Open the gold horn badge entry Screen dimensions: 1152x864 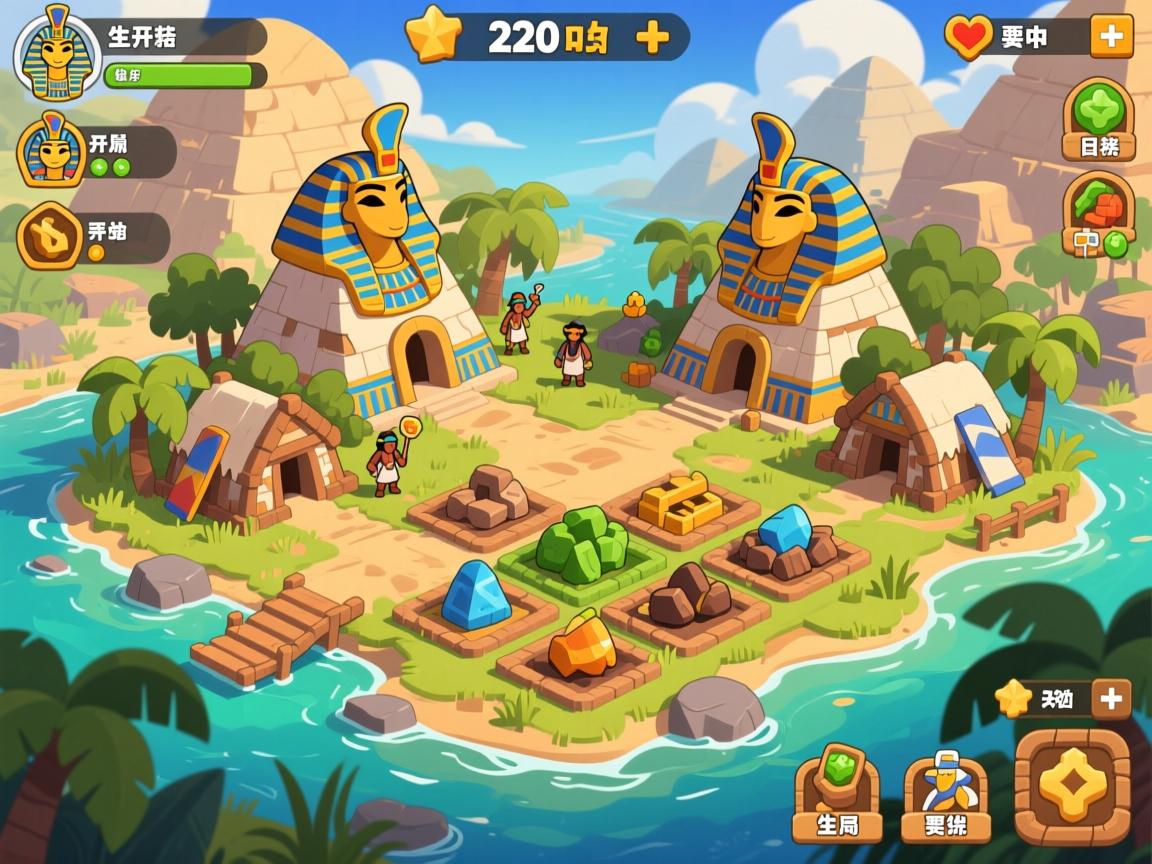[49, 236]
